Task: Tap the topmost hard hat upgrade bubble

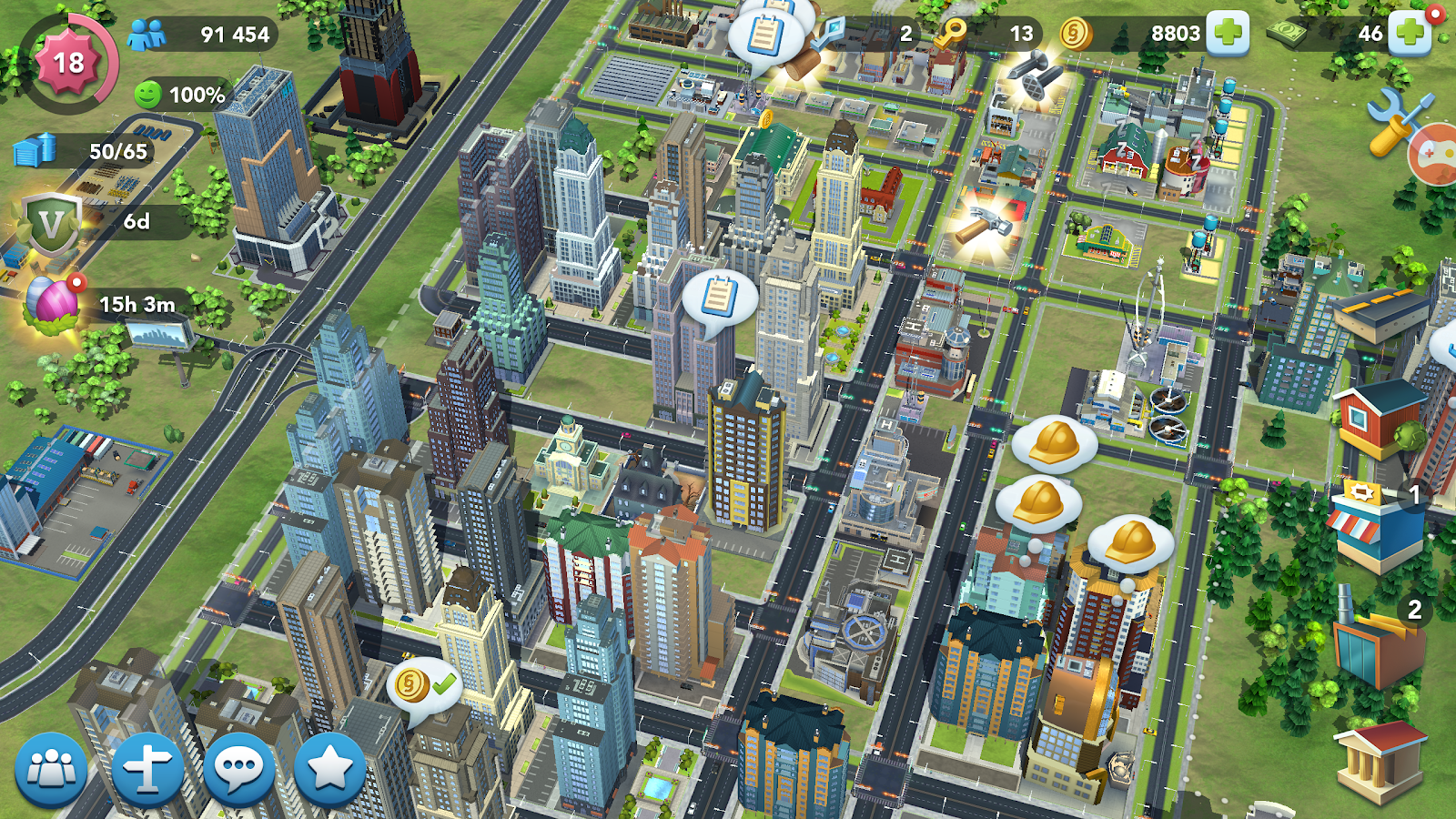Action: click(1054, 443)
